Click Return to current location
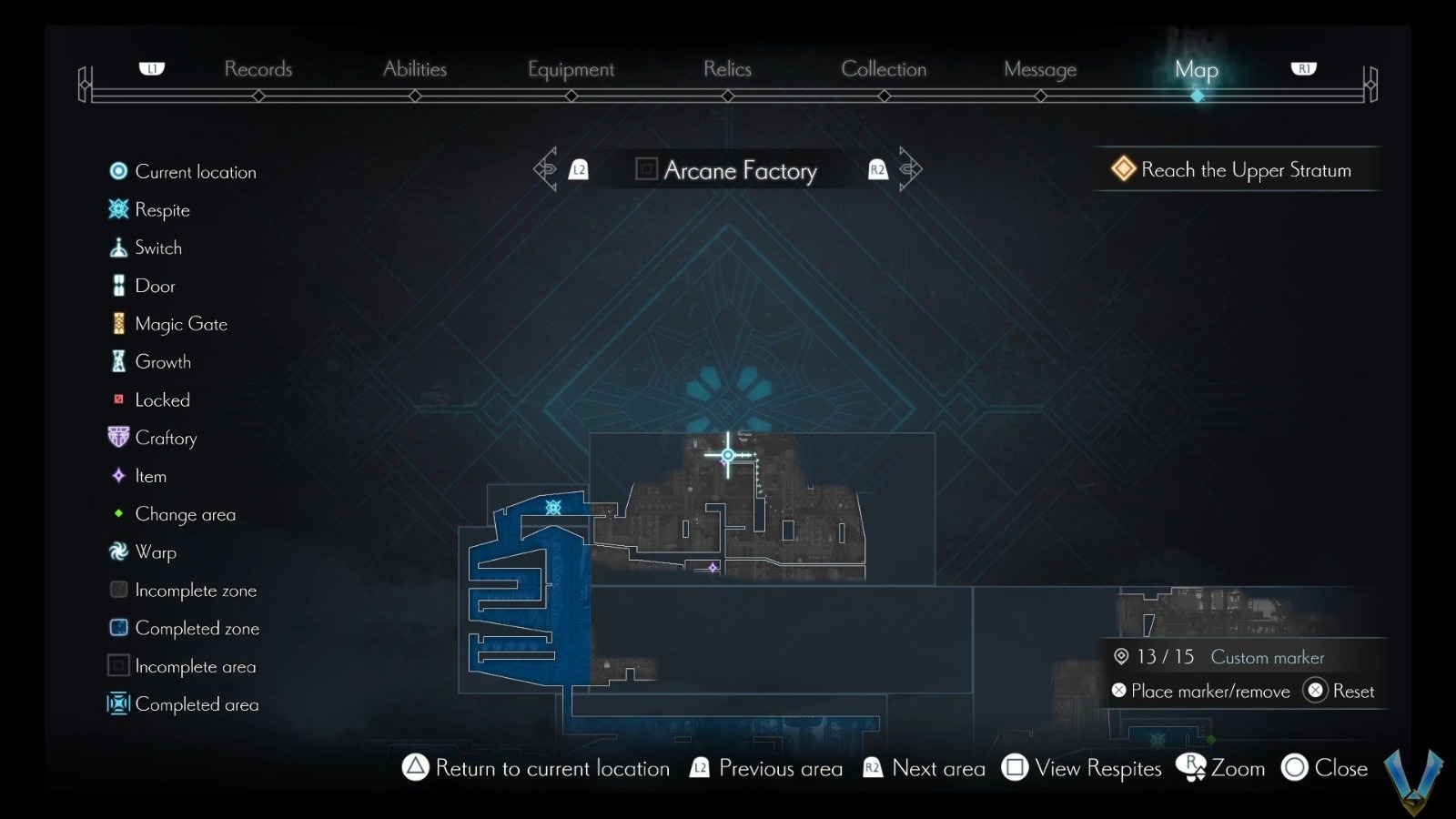Image resolution: width=1456 pixels, height=819 pixels. point(536,768)
